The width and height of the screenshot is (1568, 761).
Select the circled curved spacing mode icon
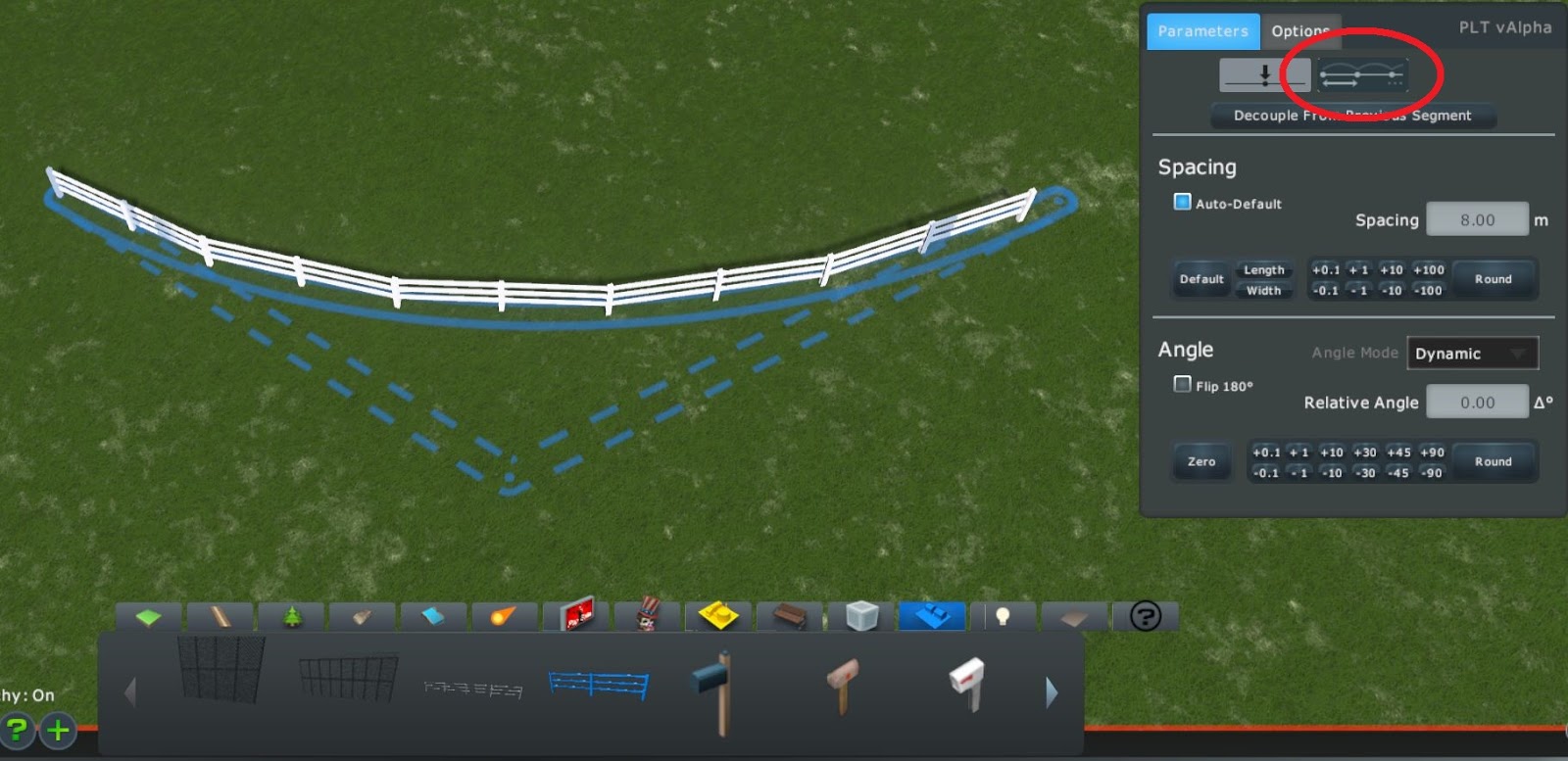tap(1360, 73)
